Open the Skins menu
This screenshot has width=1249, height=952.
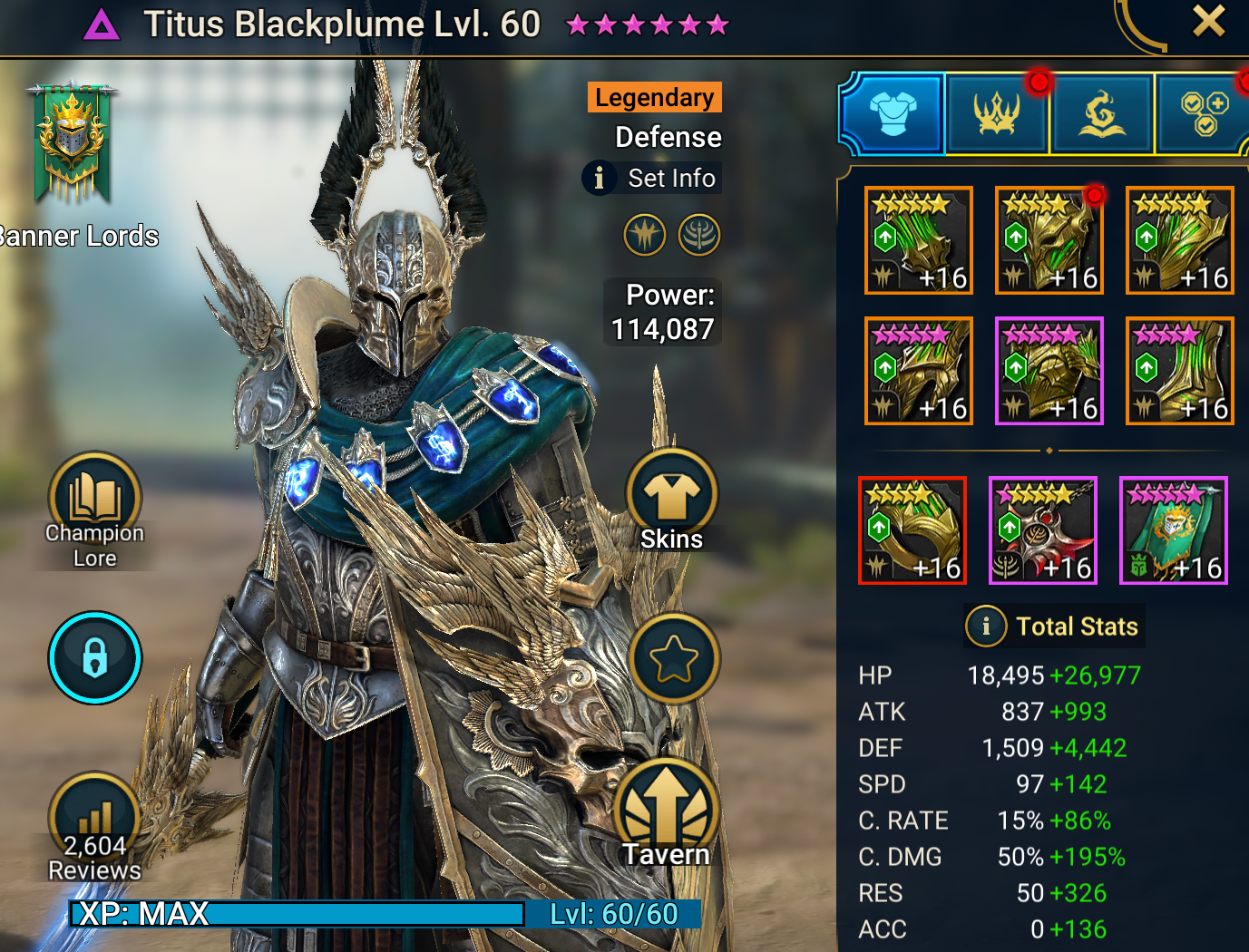(x=672, y=501)
